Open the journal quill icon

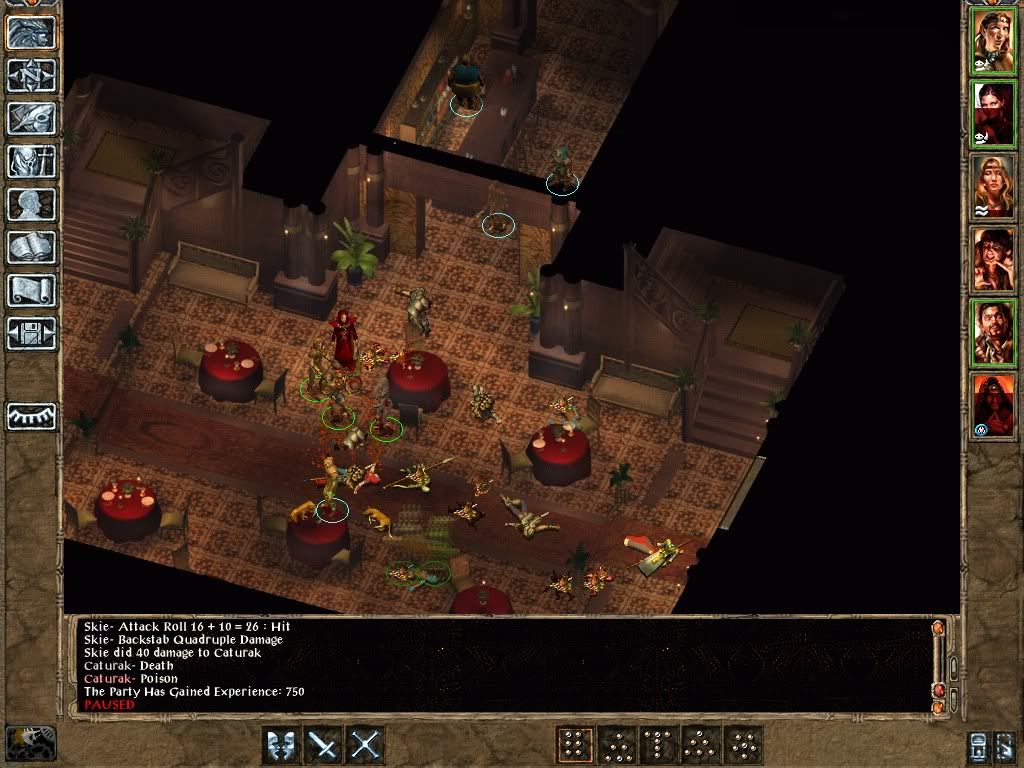[32, 118]
